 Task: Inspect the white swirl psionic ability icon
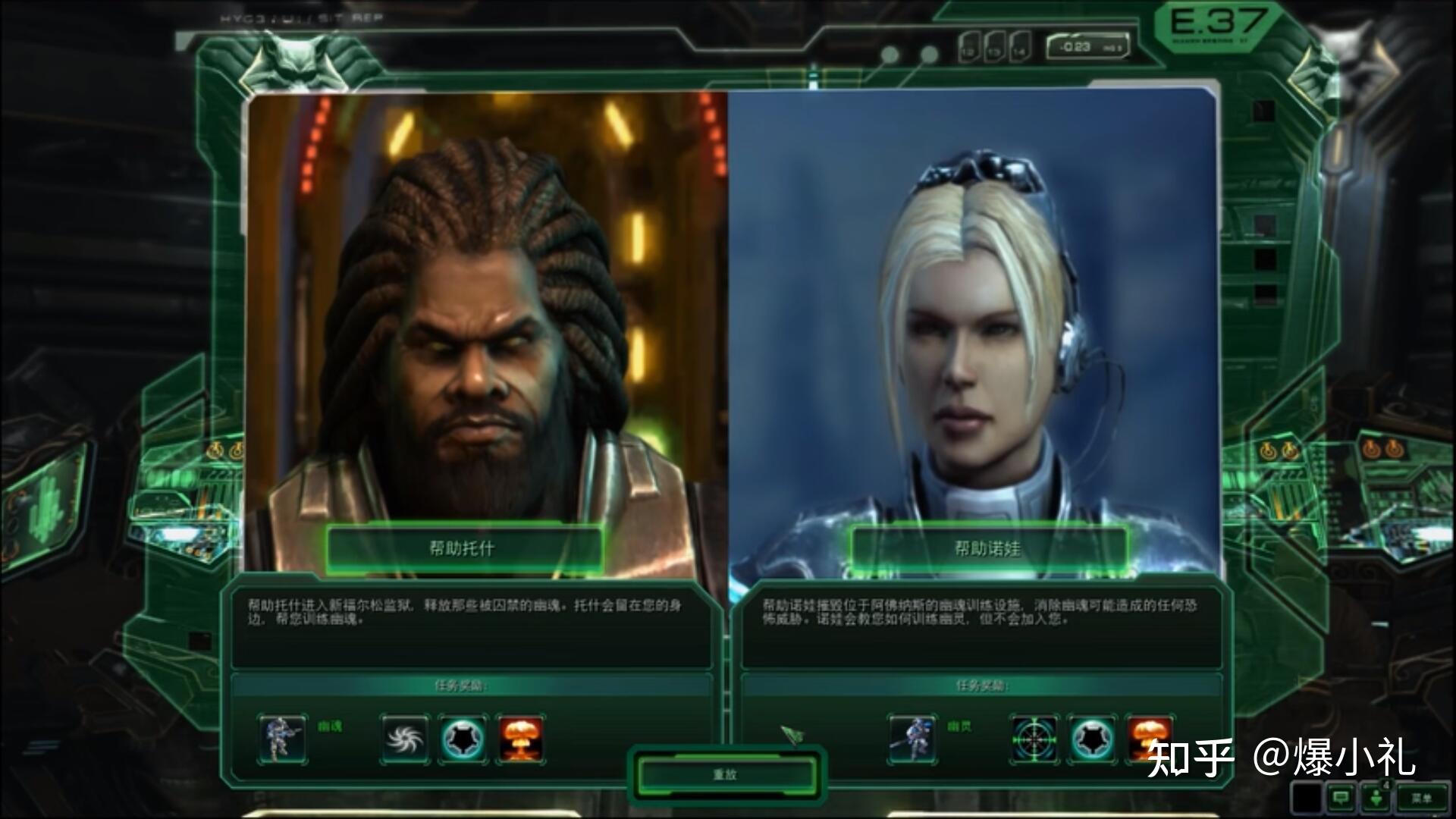click(404, 738)
